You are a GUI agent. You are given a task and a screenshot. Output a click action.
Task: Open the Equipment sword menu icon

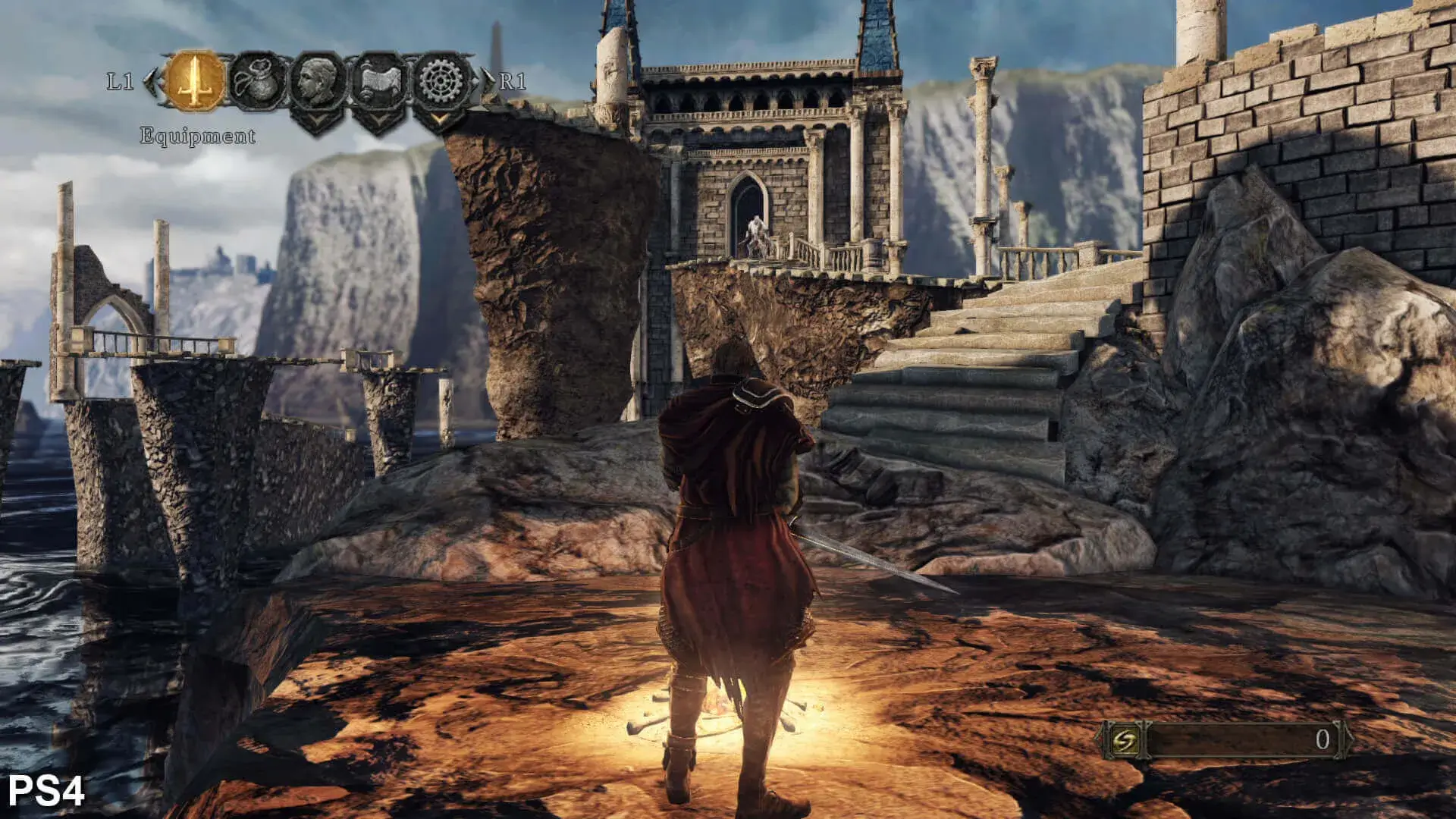point(195,81)
